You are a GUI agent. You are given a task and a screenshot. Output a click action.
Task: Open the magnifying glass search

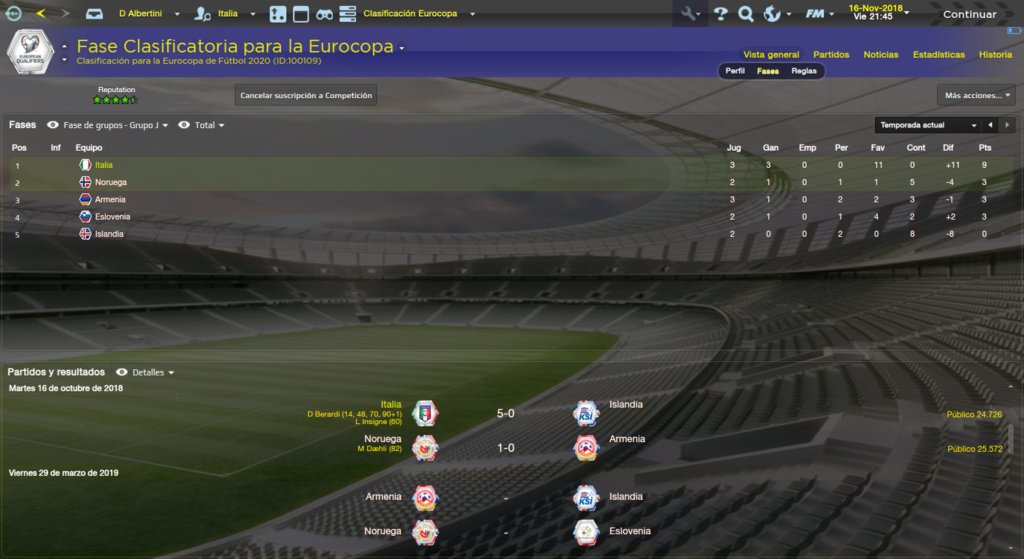click(745, 15)
